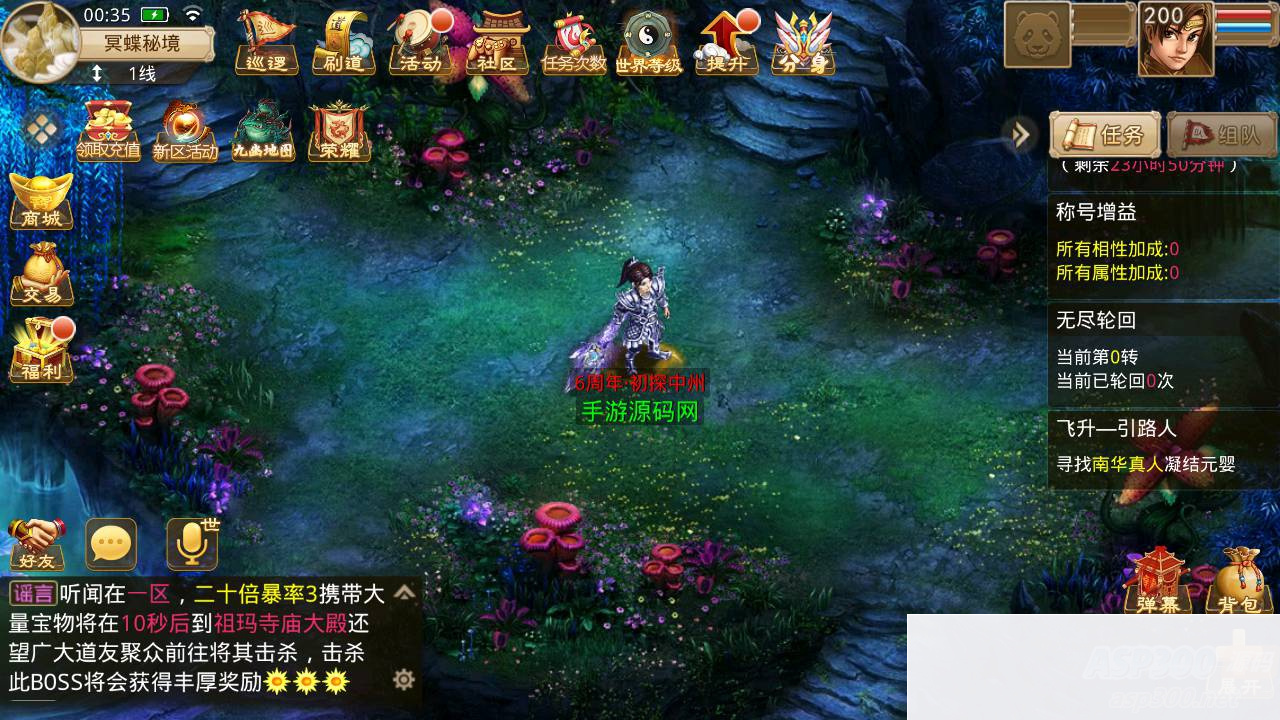Open 新区活动 new server events
This screenshot has width=1280, height=720.
tap(185, 131)
